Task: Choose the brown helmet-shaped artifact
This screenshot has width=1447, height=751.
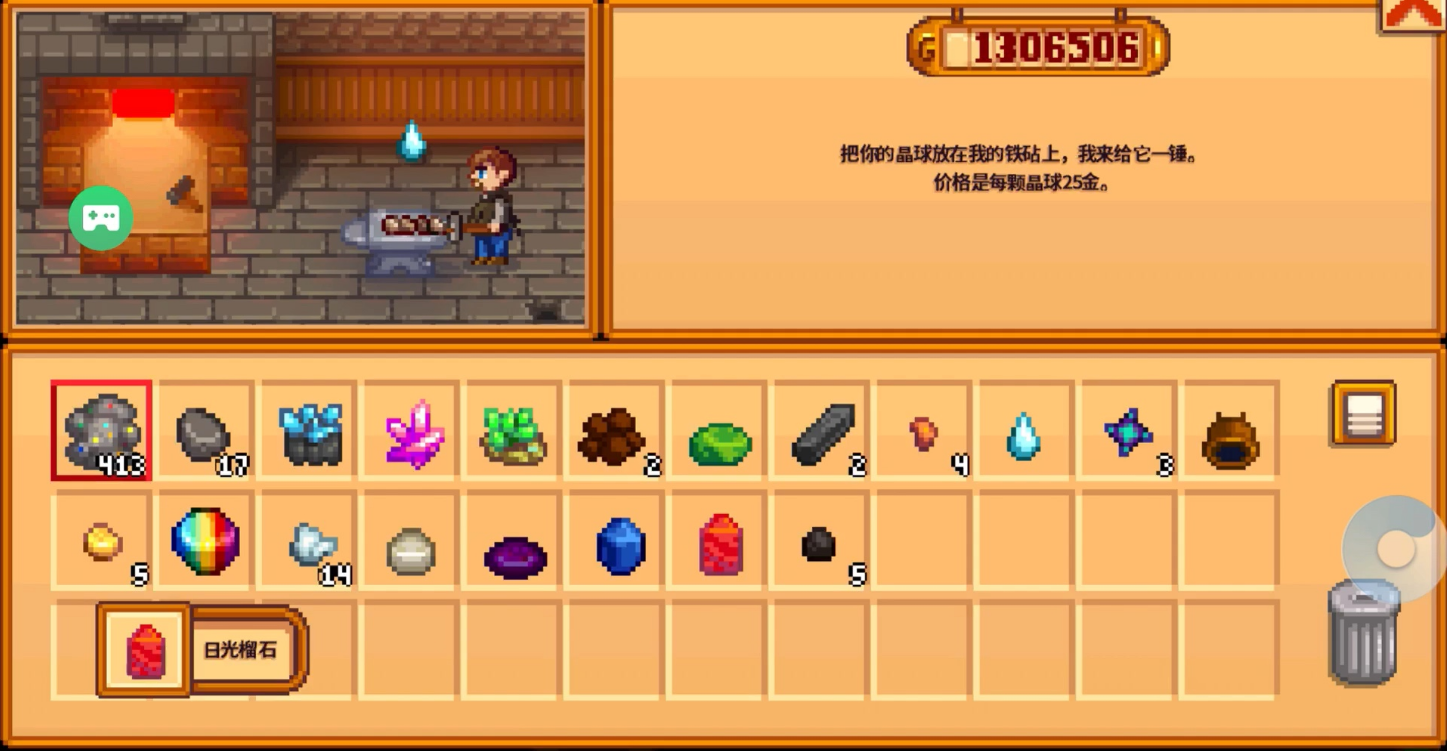Action: [x=1230, y=438]
